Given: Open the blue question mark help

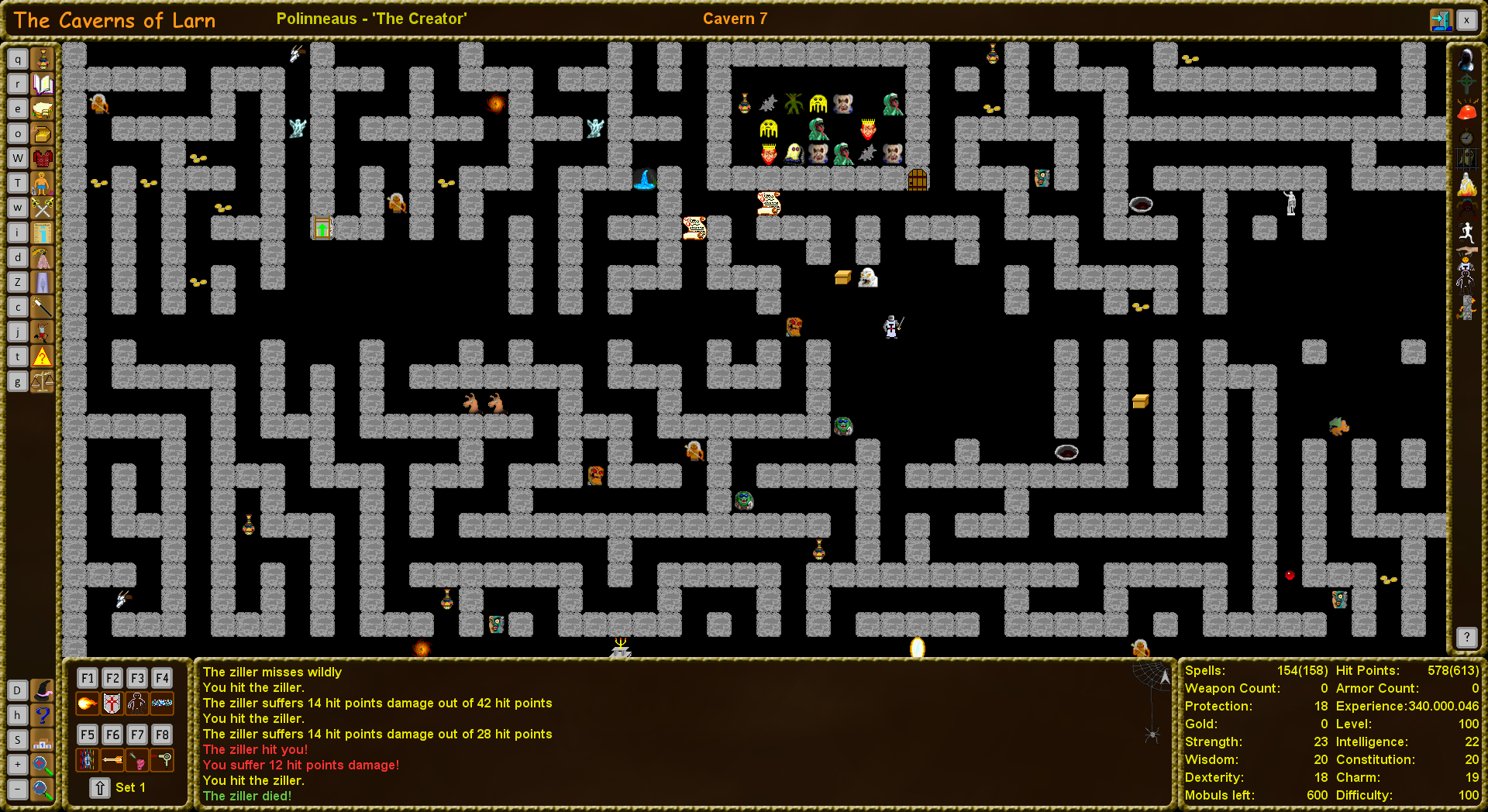Looking at the screenshot, I should pos(43,715).
